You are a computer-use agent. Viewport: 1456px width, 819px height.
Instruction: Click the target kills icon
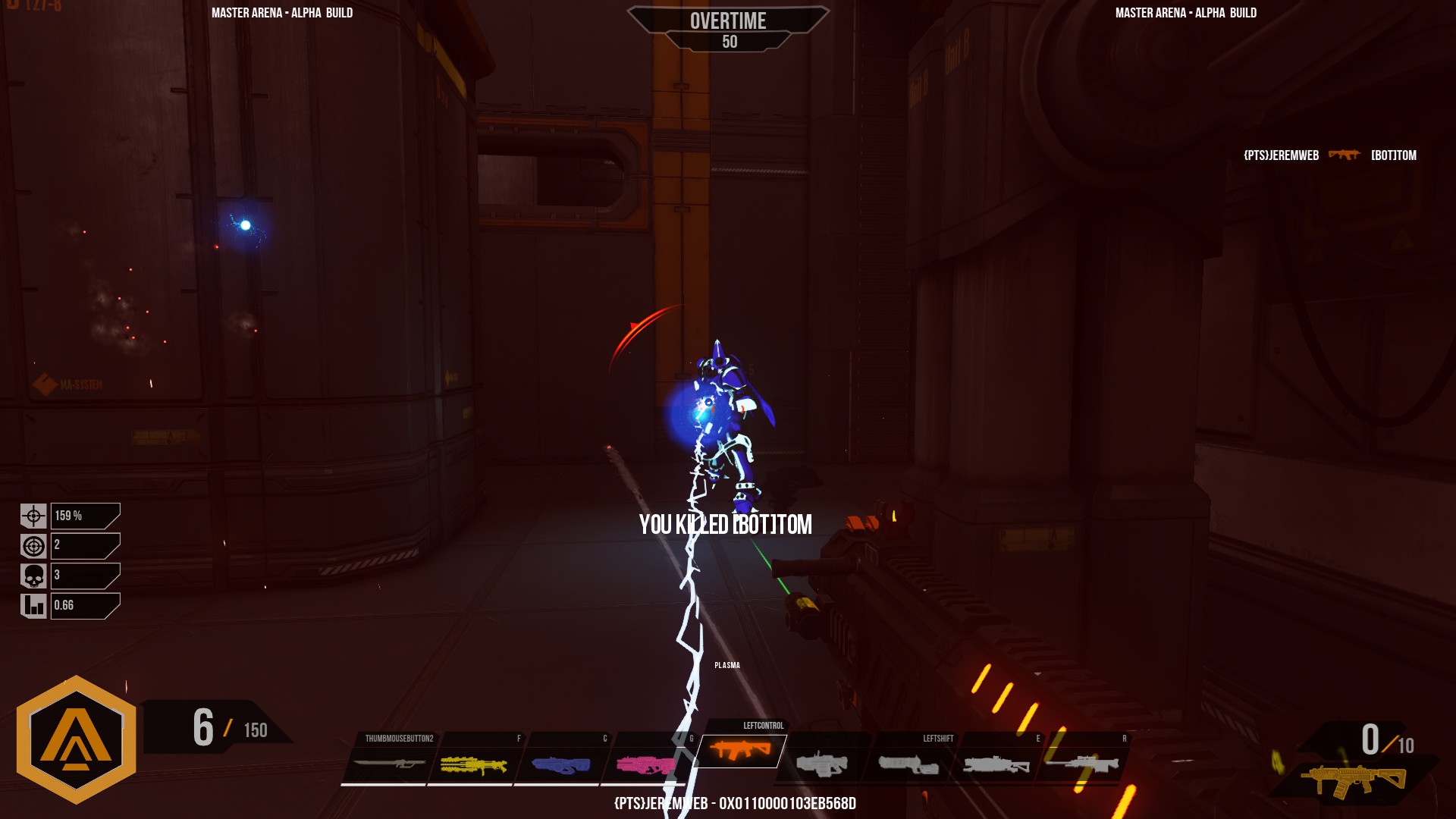coord(33,545)
